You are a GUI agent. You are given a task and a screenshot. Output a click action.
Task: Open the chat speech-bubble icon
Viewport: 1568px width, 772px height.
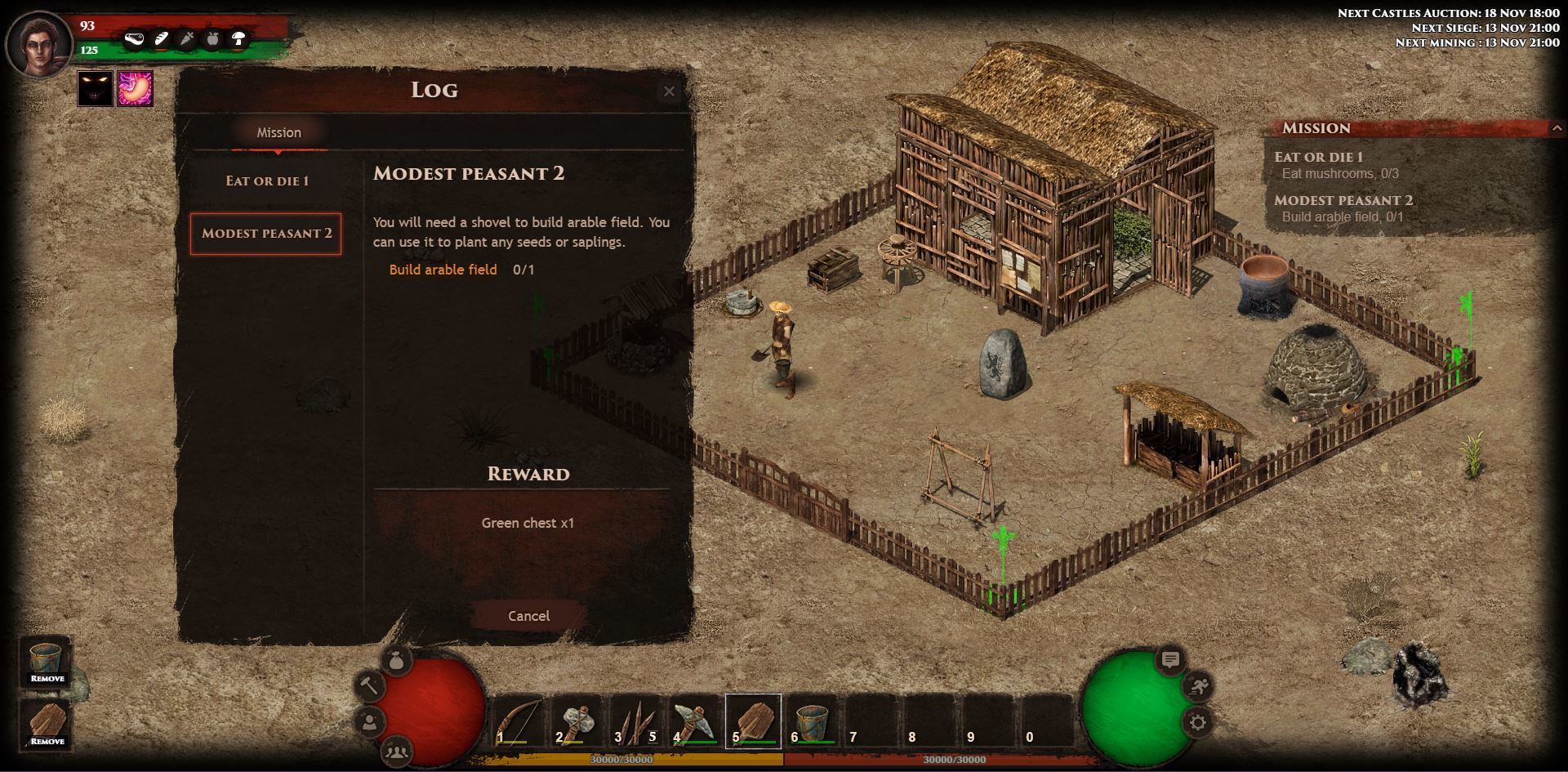click(1170, 660)
